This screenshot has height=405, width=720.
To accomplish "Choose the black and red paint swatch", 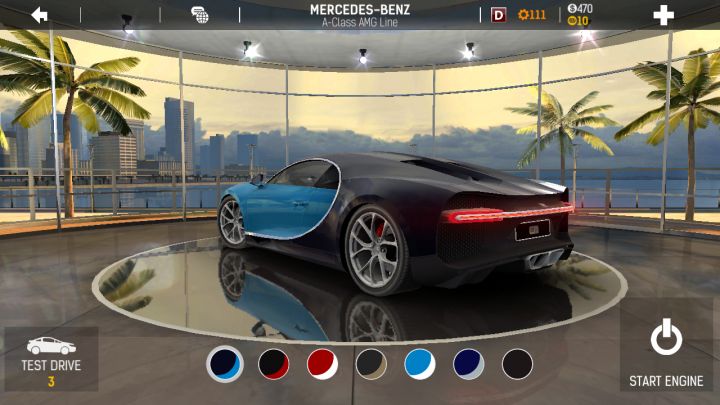I will coord(274,364).
